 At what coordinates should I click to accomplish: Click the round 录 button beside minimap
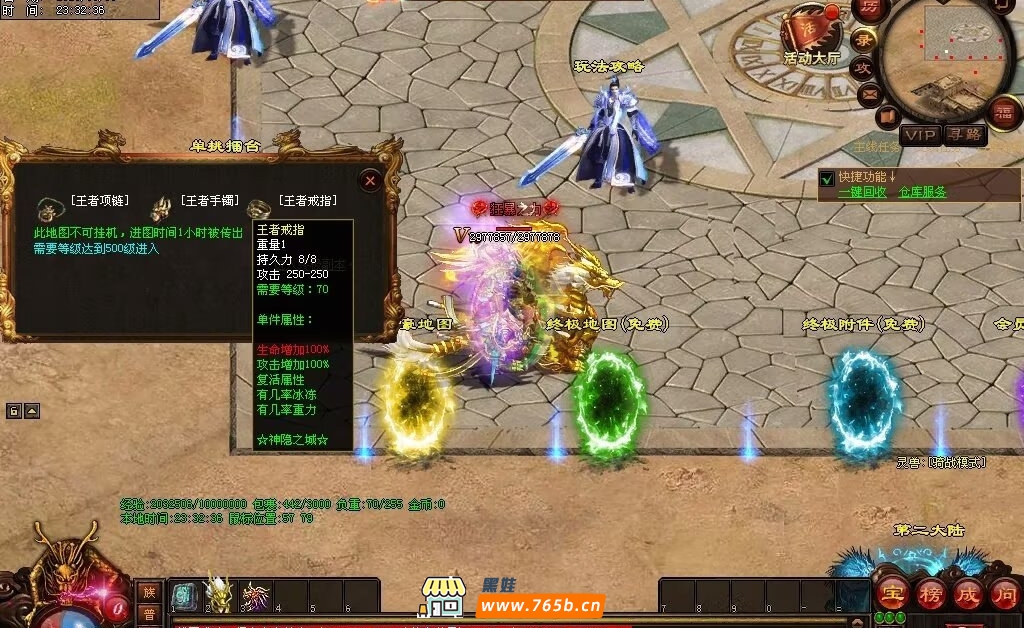862,41
